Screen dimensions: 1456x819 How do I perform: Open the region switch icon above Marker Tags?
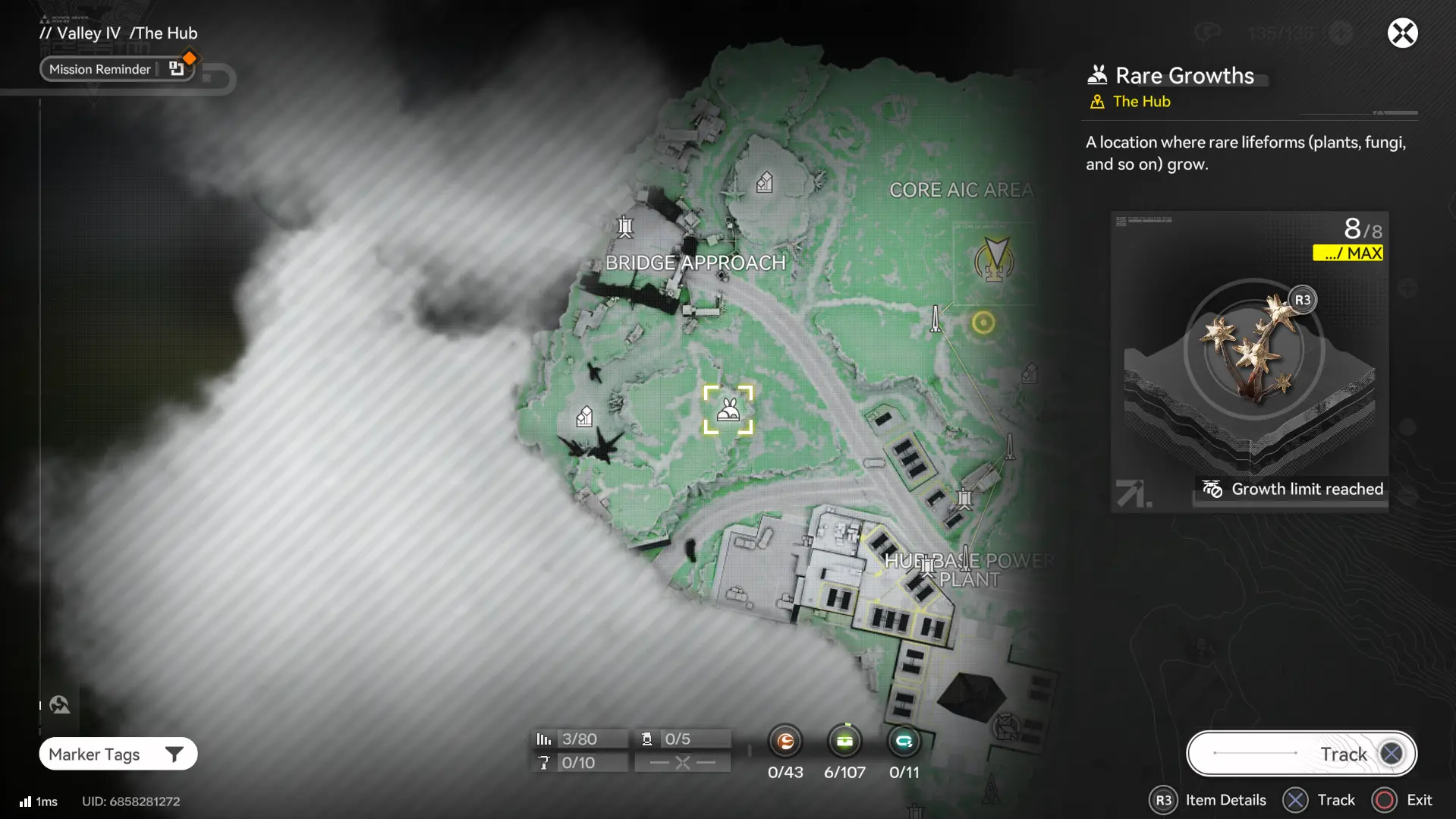pyautogui.click(x=60, y=705)
